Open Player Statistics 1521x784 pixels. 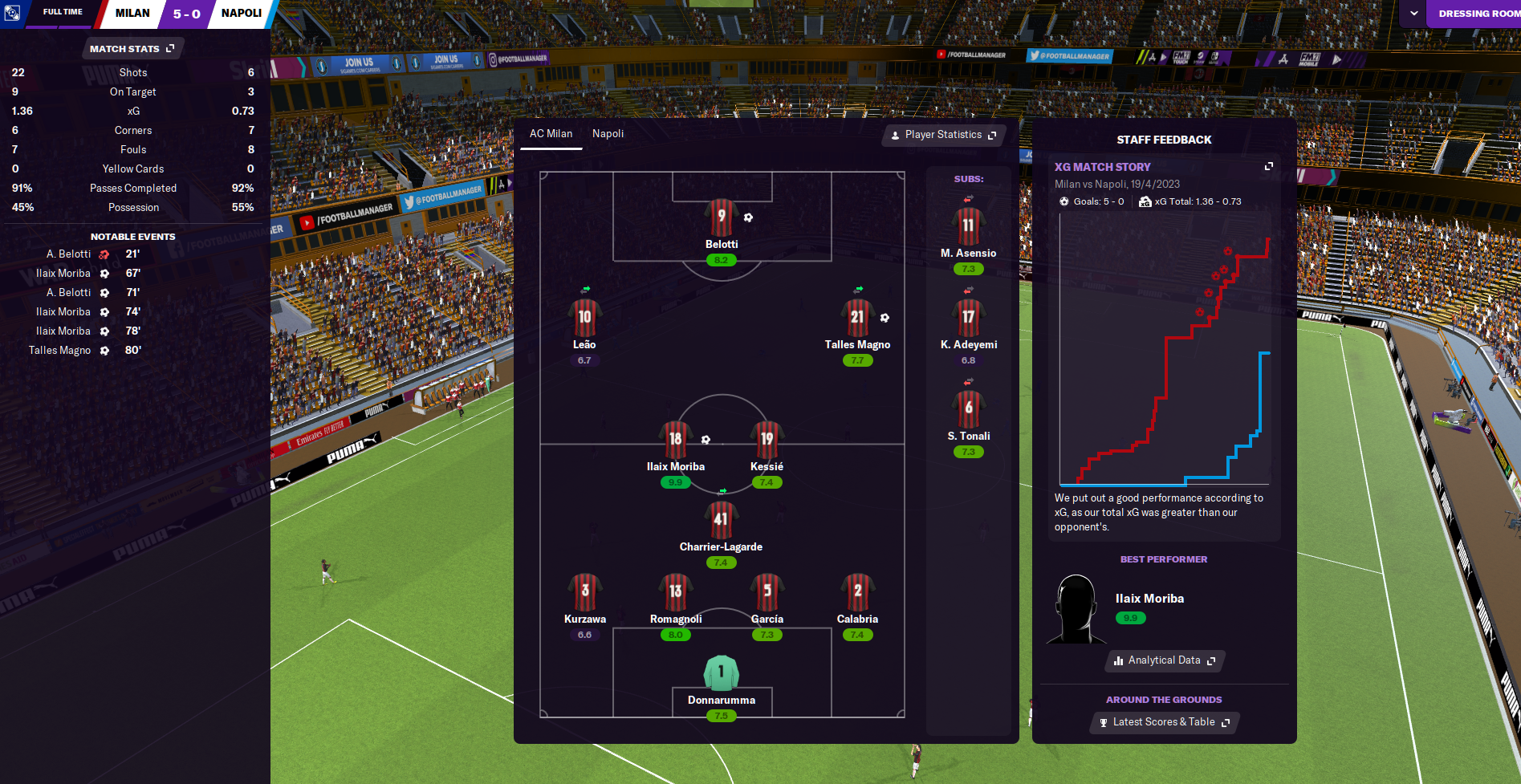(943, 135)
